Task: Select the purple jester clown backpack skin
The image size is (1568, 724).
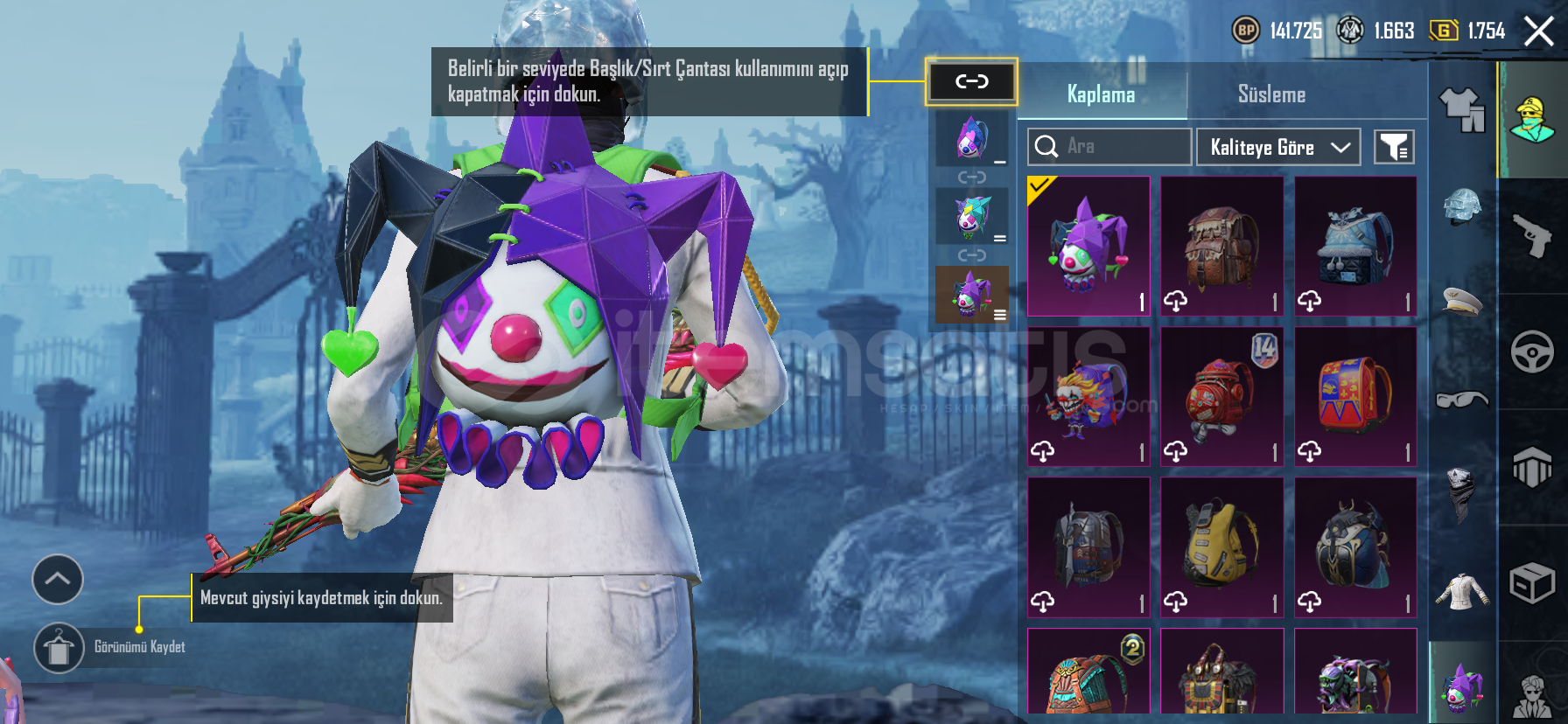Action: (x=1088, y=246)
